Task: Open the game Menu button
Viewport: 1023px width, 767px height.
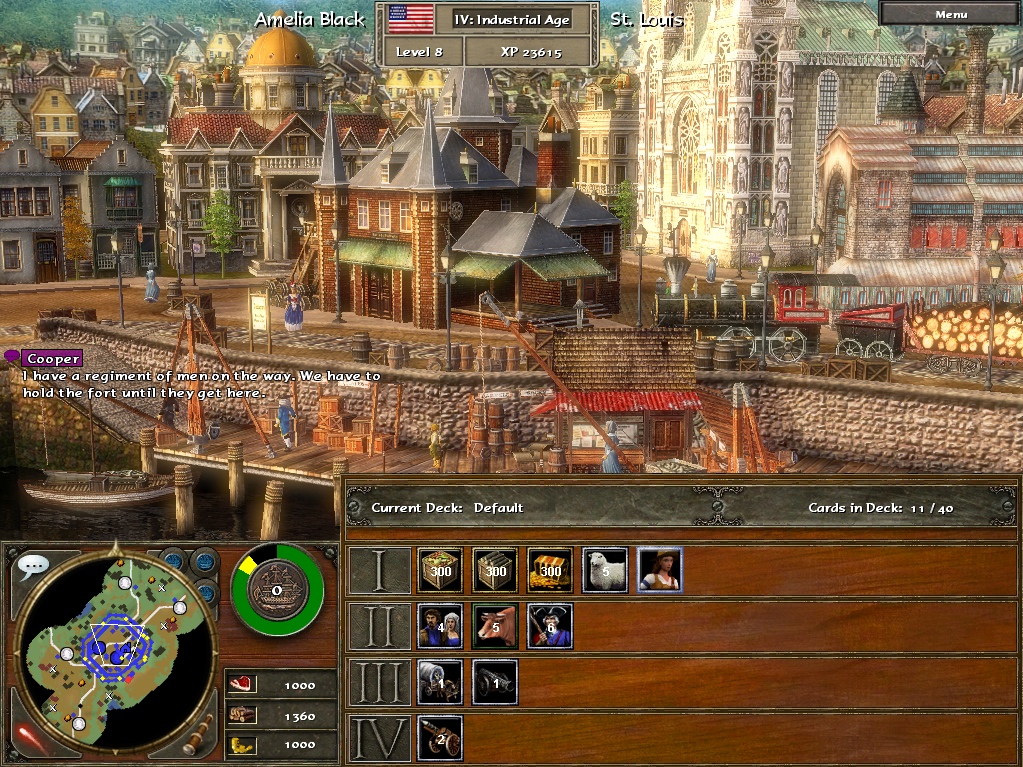Action: pyautogui.click(x=950, y=14)
